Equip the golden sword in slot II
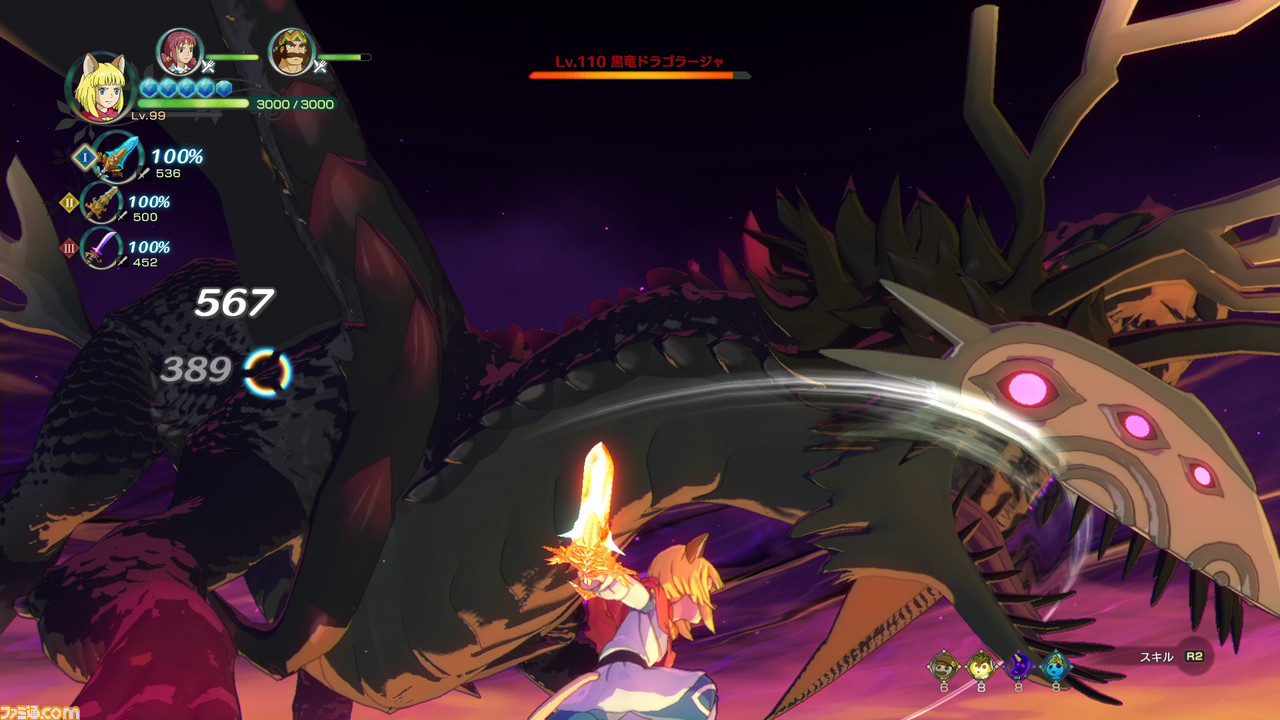1280x720 pixels. click(101, 204)
